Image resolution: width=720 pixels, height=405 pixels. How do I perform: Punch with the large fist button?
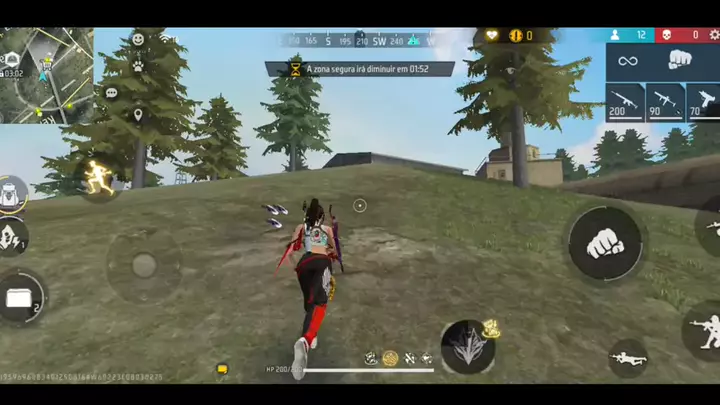604,244
